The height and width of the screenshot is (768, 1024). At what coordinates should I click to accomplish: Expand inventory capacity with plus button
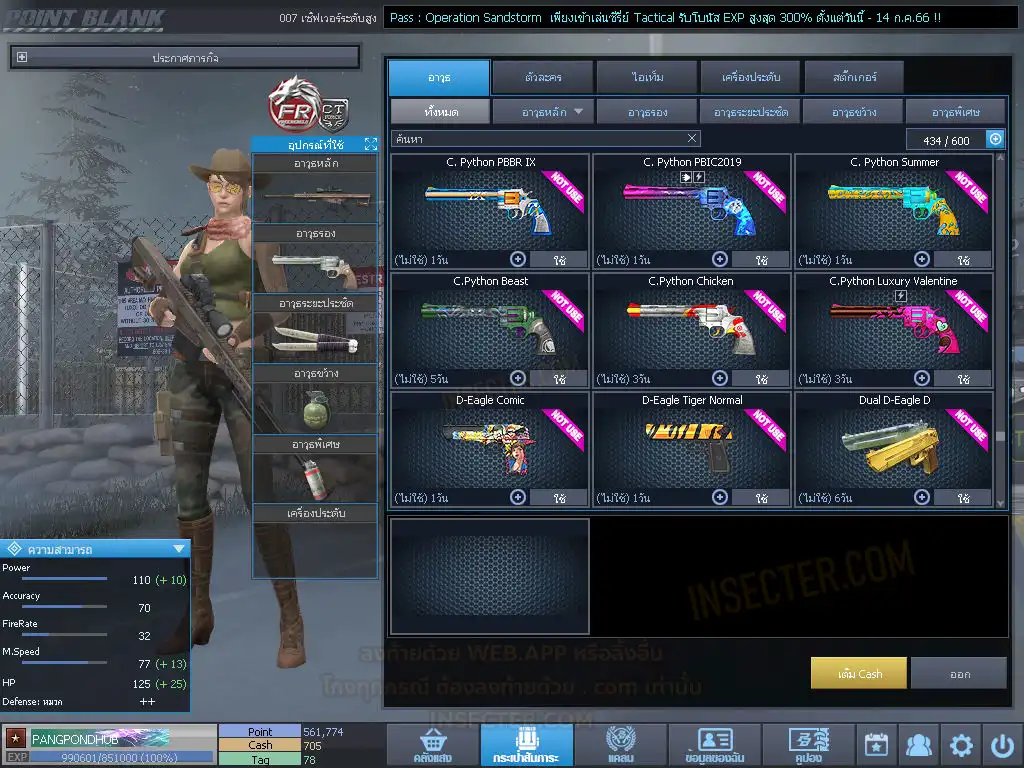pos(995,140)
